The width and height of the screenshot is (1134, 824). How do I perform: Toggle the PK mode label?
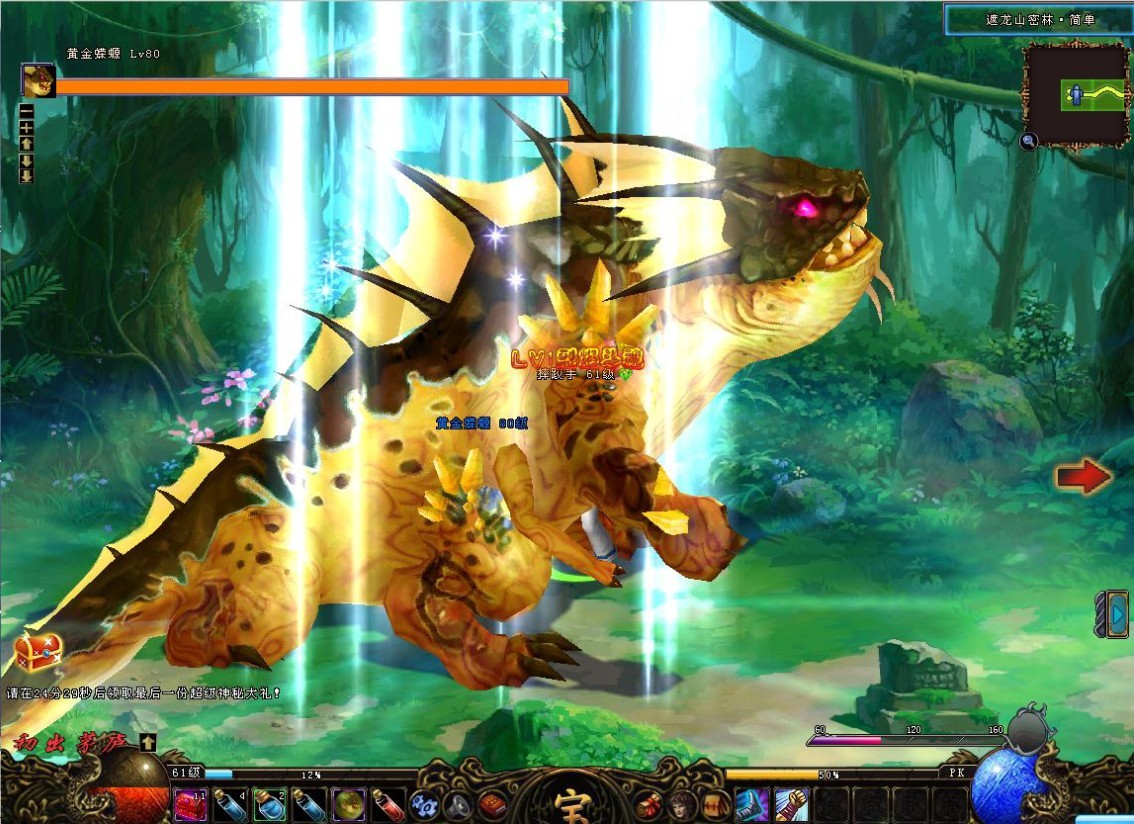click(x=954, y=773)
